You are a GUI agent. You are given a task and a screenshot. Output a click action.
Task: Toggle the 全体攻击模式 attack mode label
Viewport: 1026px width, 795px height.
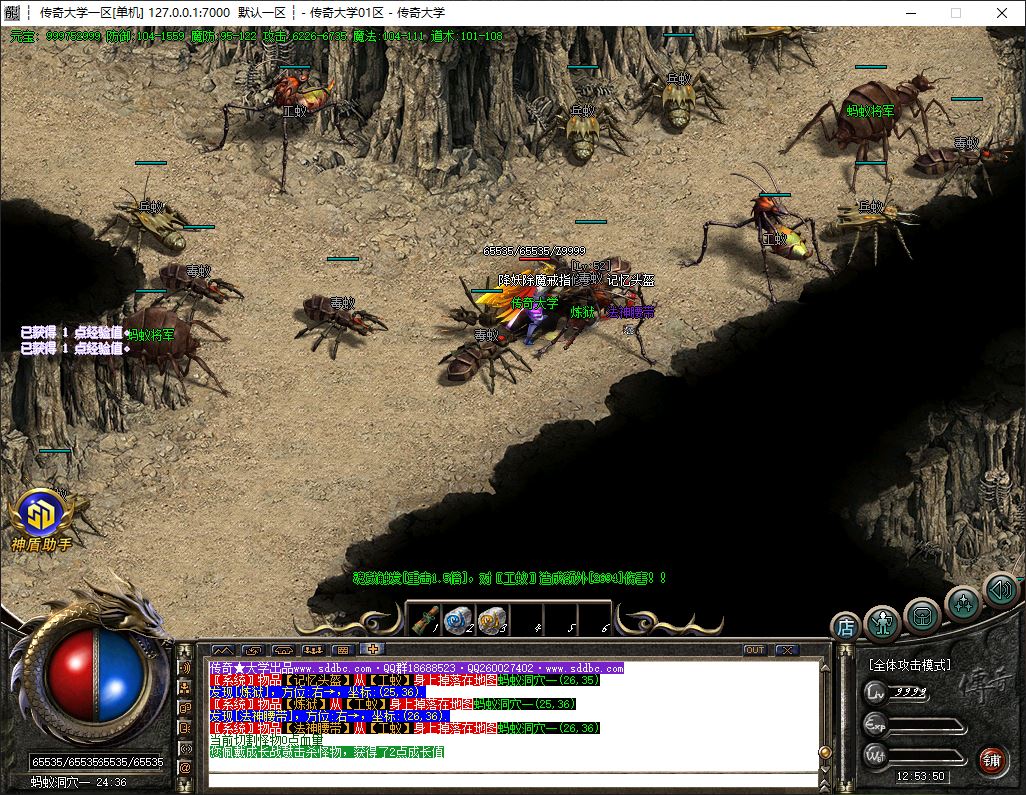coord(910,665)
